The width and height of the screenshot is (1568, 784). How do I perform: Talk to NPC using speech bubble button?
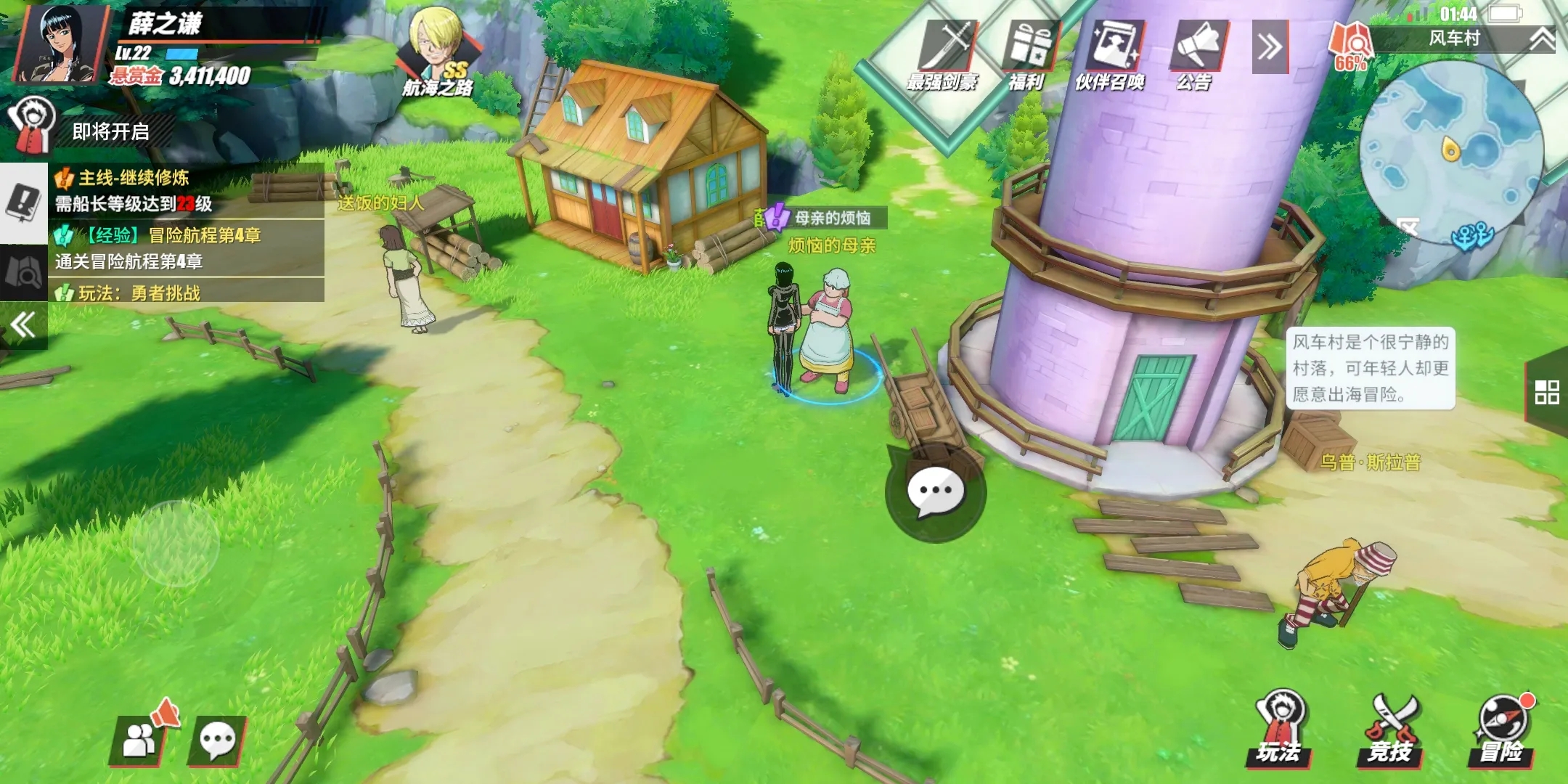point(935,493)
